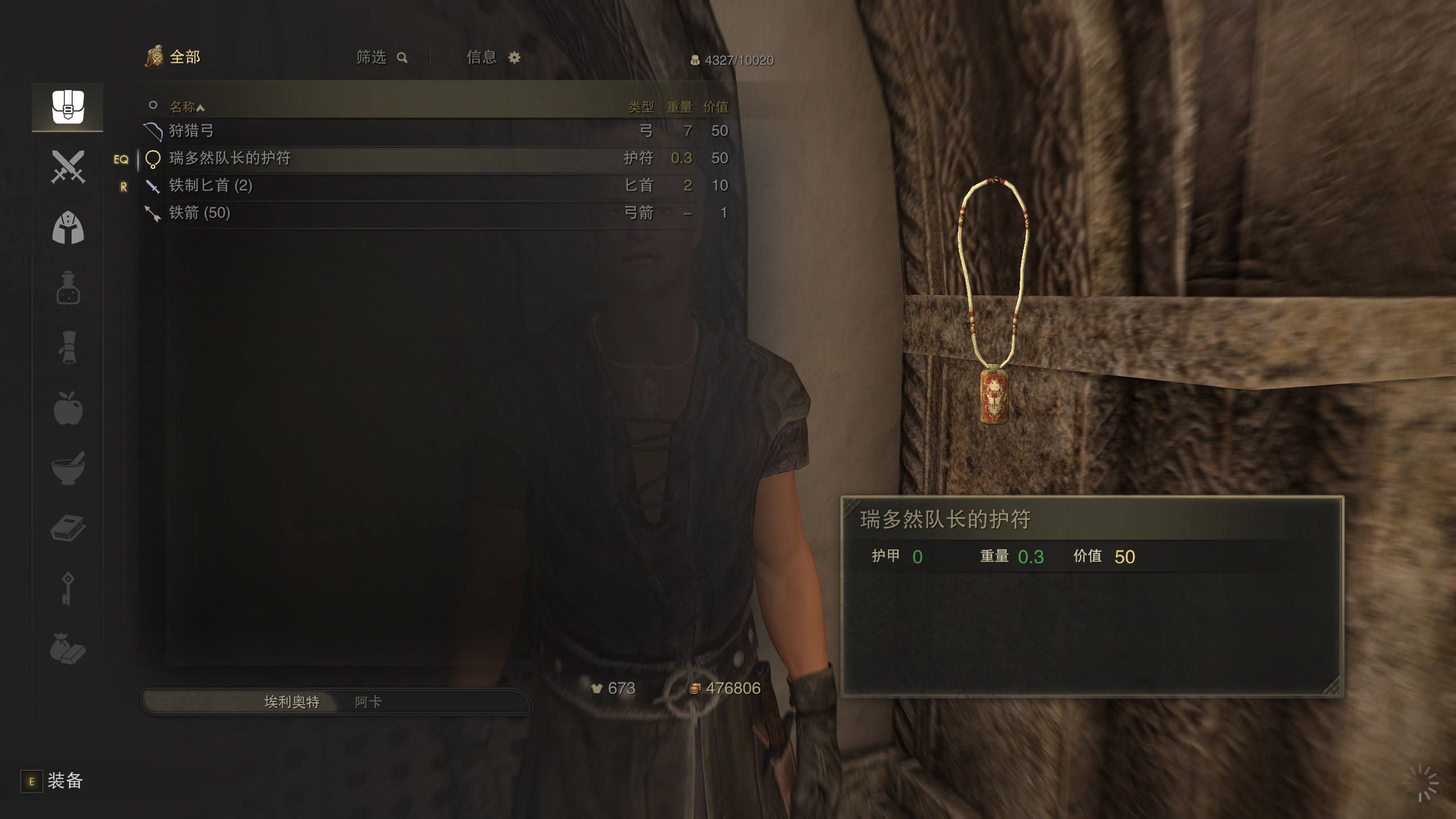Show the apple food category
The width and height of the screenshot is (1456, 819).
click(x=68, y=408)
